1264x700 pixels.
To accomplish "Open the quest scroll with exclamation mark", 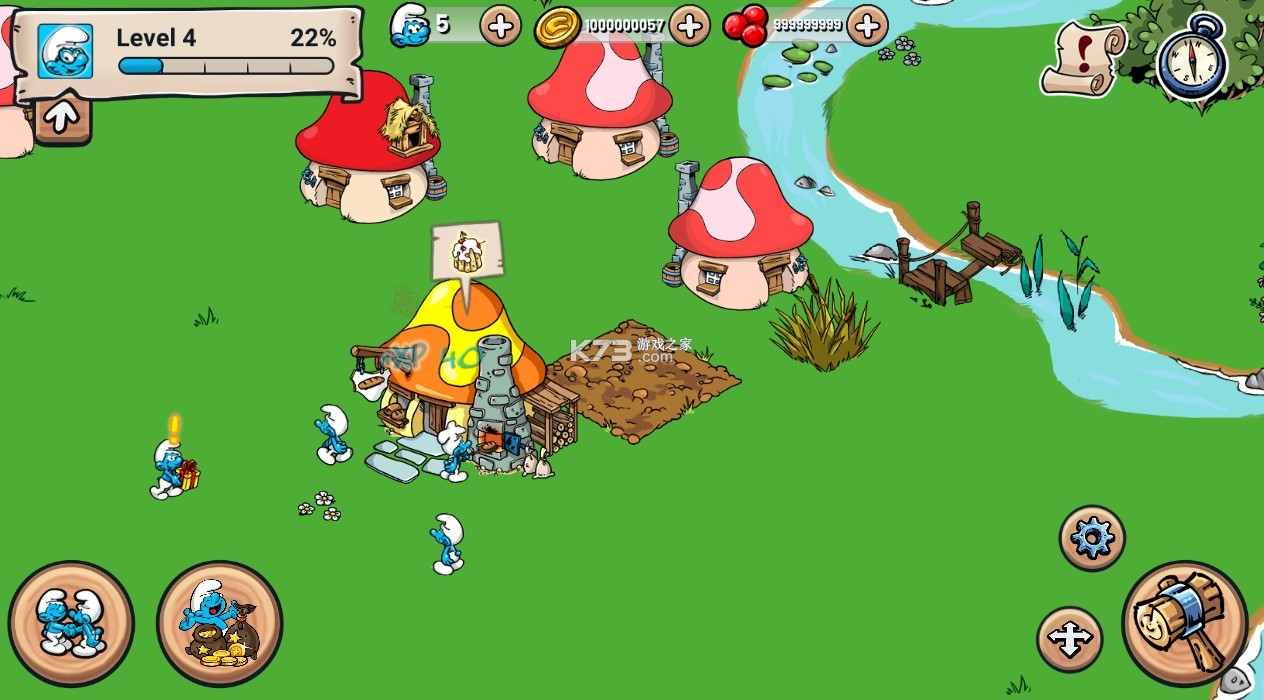I will pyautogui.click(x=1082, y=56).
